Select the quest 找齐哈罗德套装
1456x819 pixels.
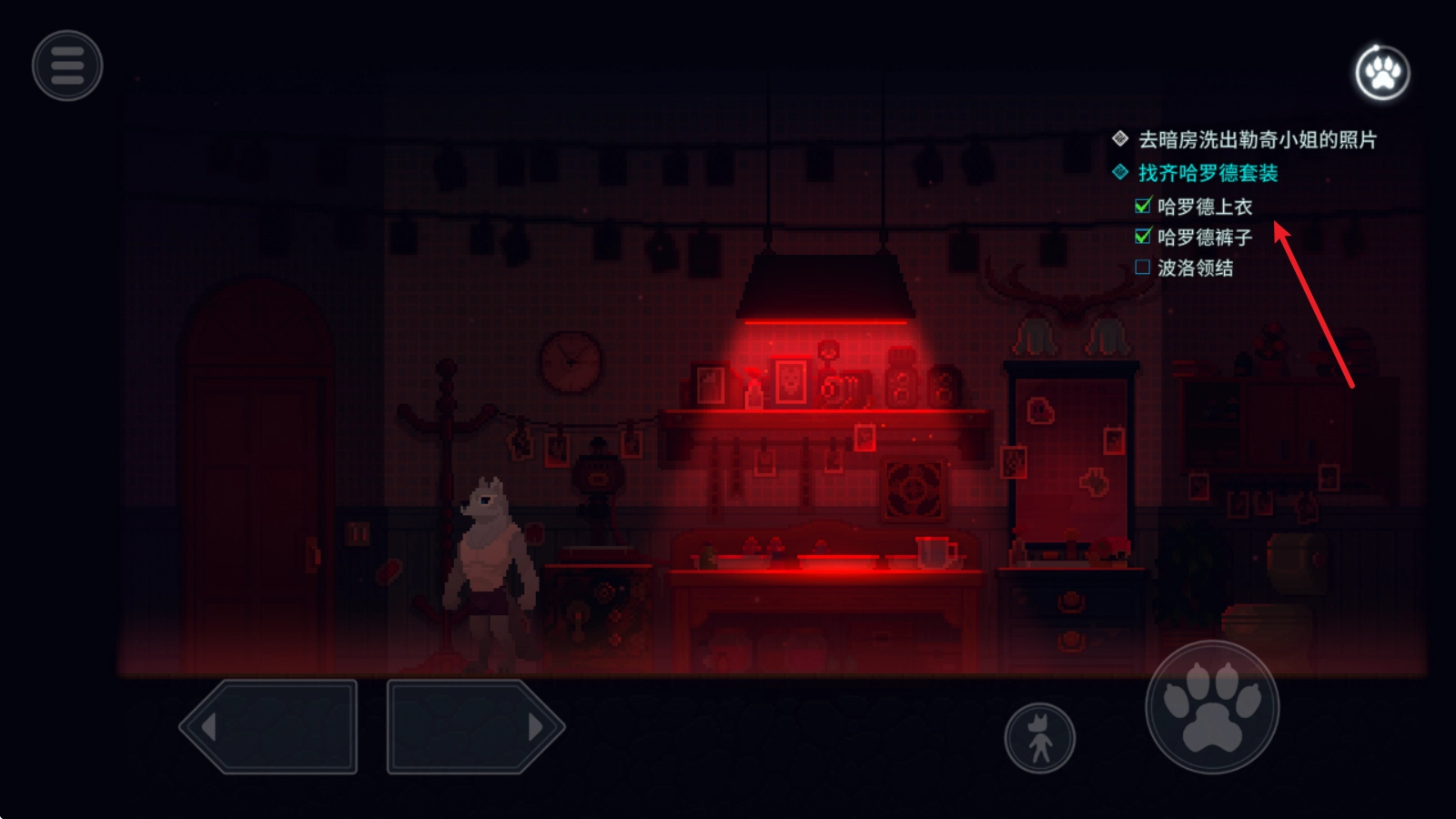tap(1208, 173)
